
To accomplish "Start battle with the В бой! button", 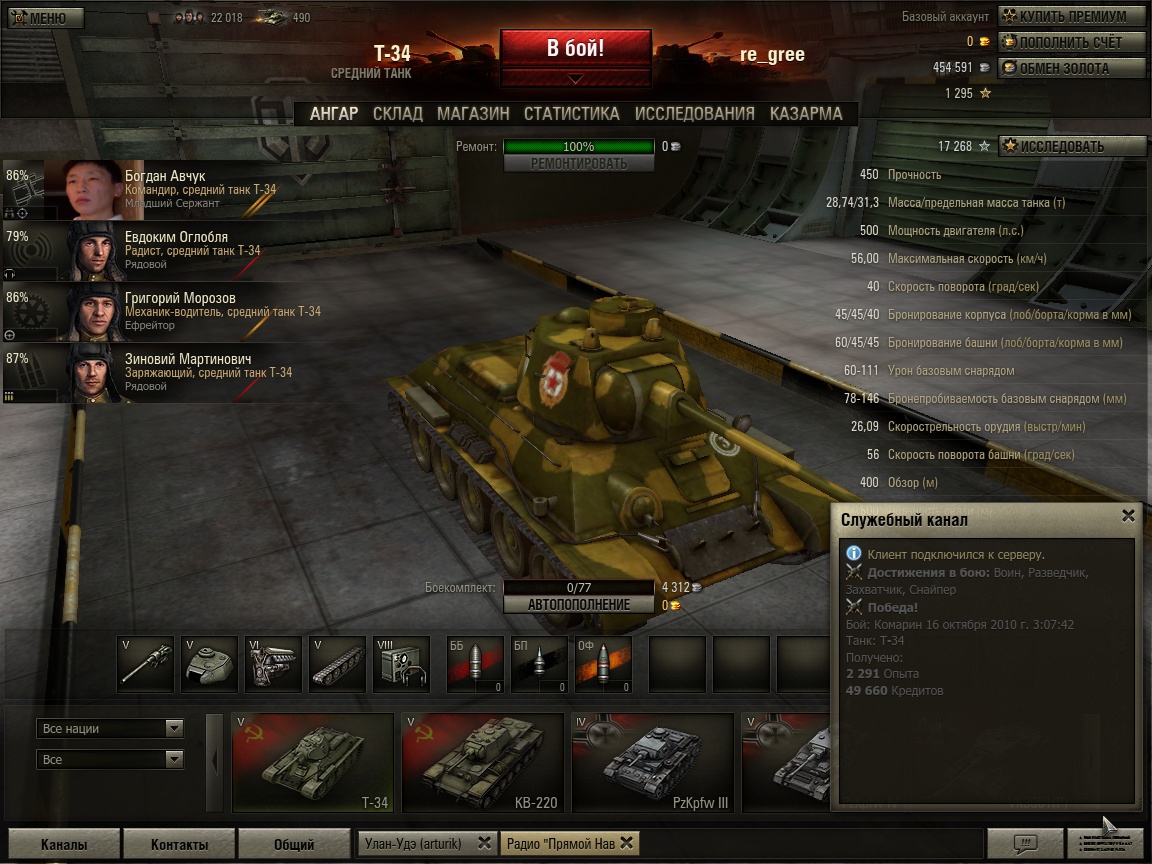I will [x=575, y=48].
